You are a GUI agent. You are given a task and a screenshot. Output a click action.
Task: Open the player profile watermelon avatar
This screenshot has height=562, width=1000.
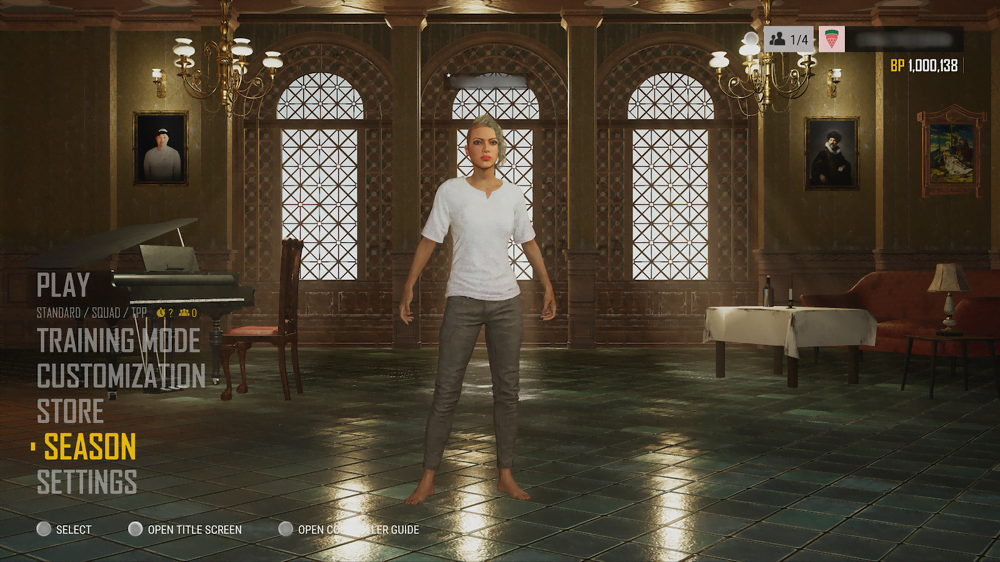coord(831,40)
